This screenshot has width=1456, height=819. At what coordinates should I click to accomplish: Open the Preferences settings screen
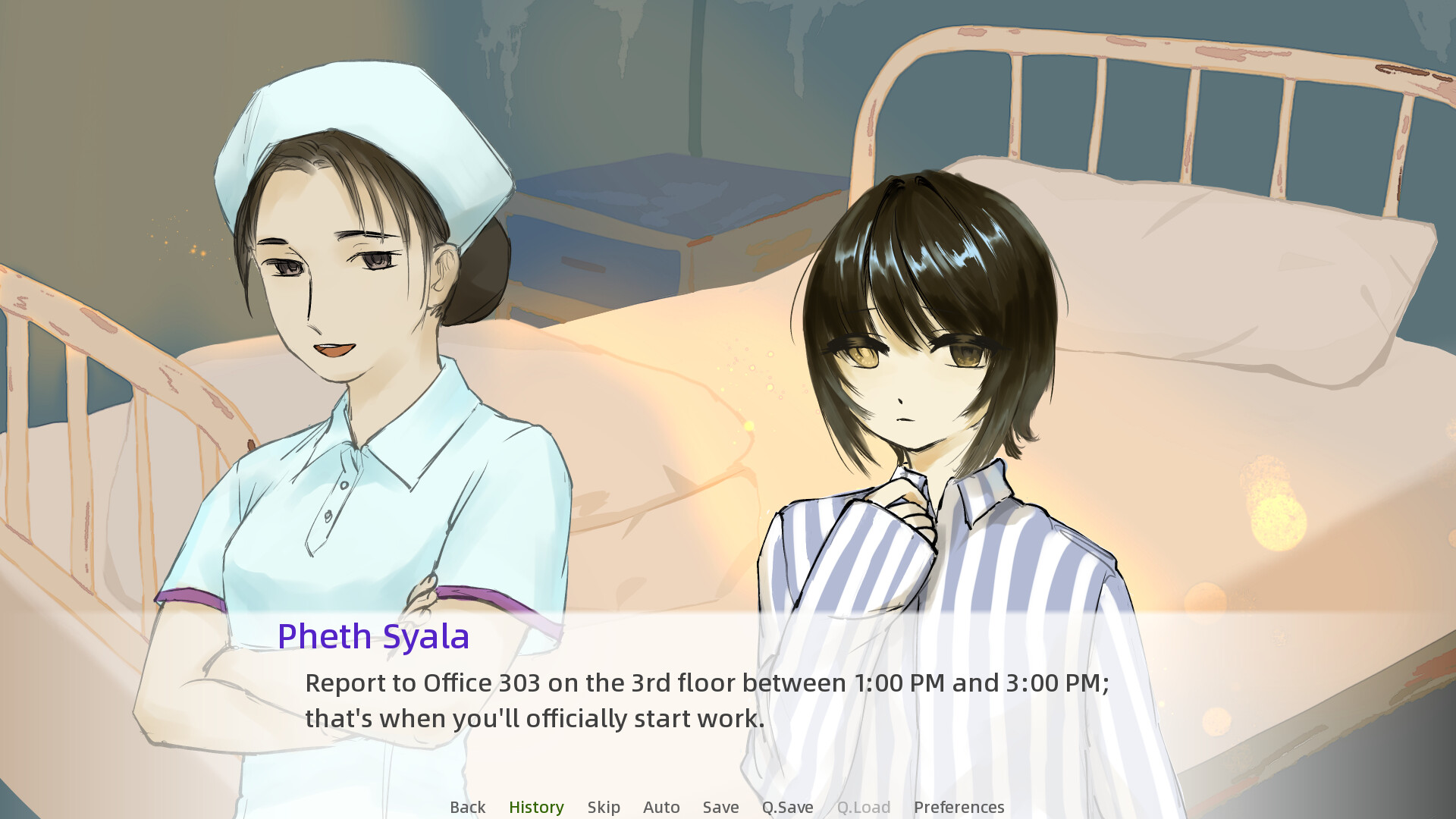pos(959,807)
